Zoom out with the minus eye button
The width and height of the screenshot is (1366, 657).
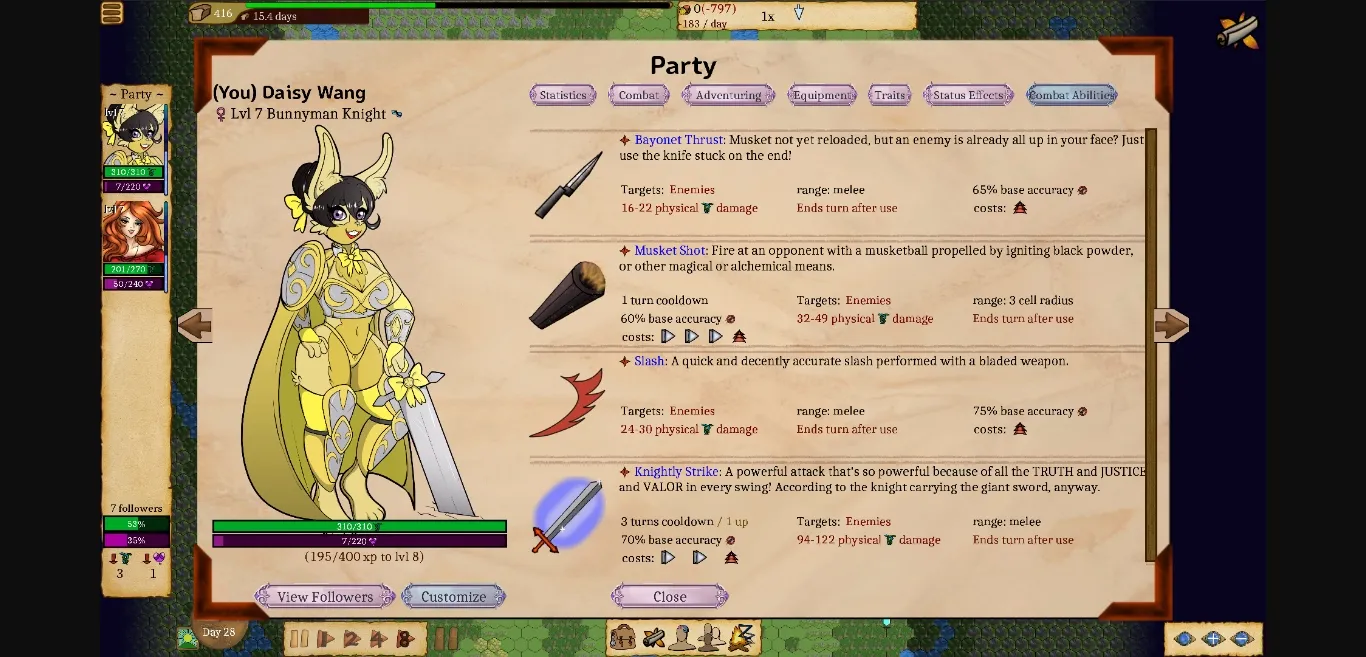click(x=1242, y=639)
